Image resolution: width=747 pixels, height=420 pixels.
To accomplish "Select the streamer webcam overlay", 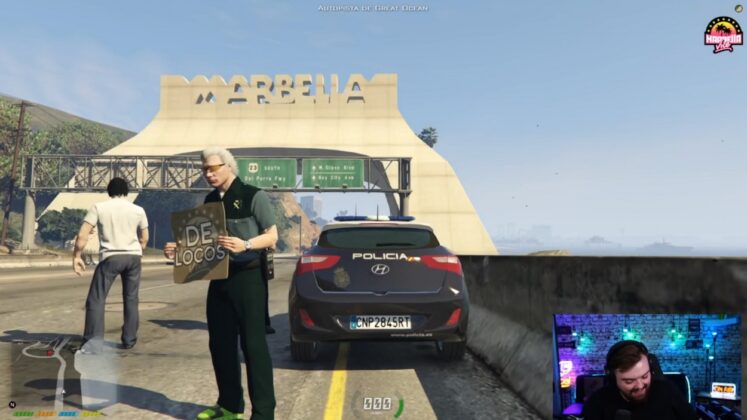I will (x=647, y=366).
